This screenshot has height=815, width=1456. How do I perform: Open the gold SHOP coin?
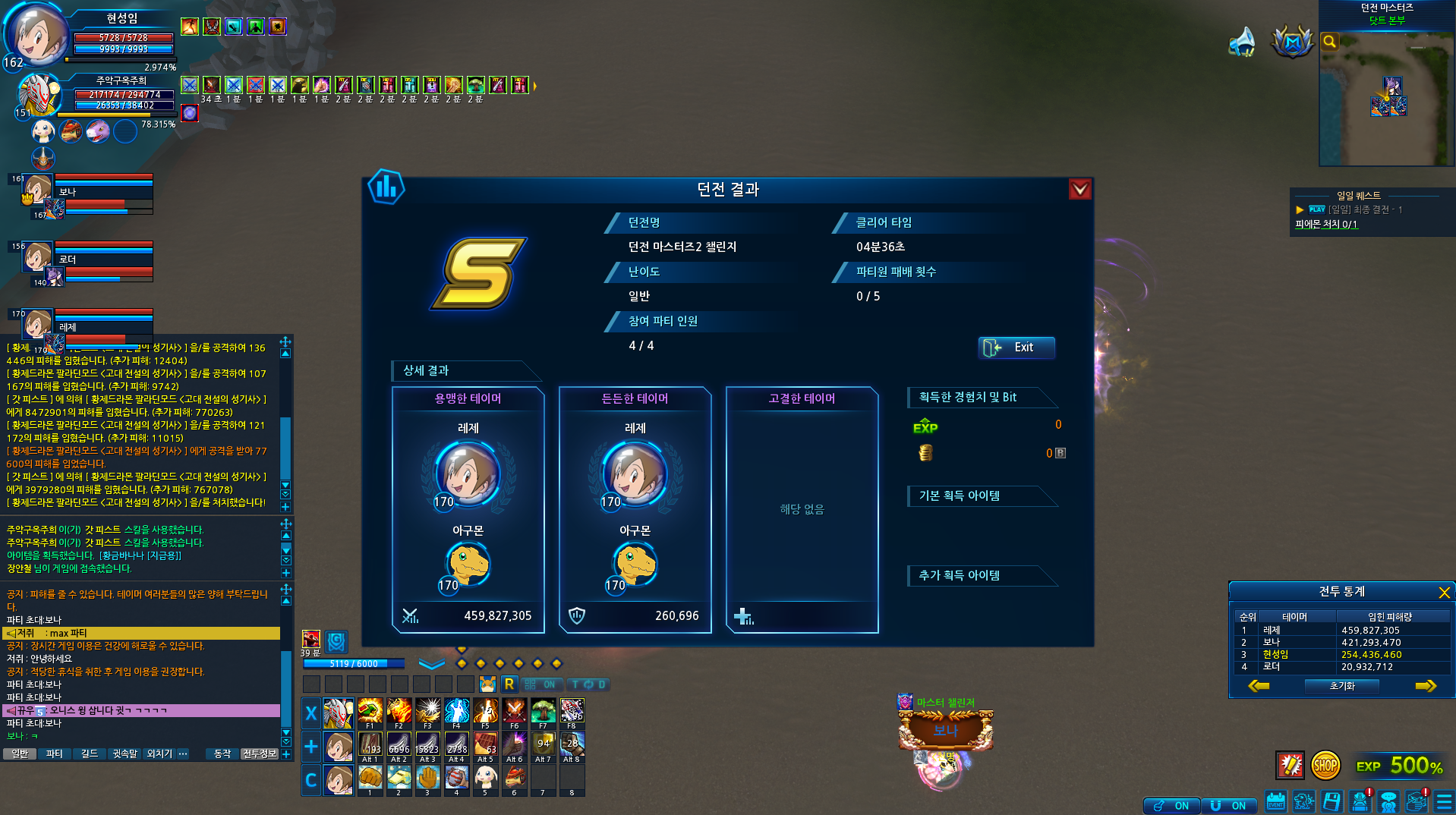tap(1325, 766)
